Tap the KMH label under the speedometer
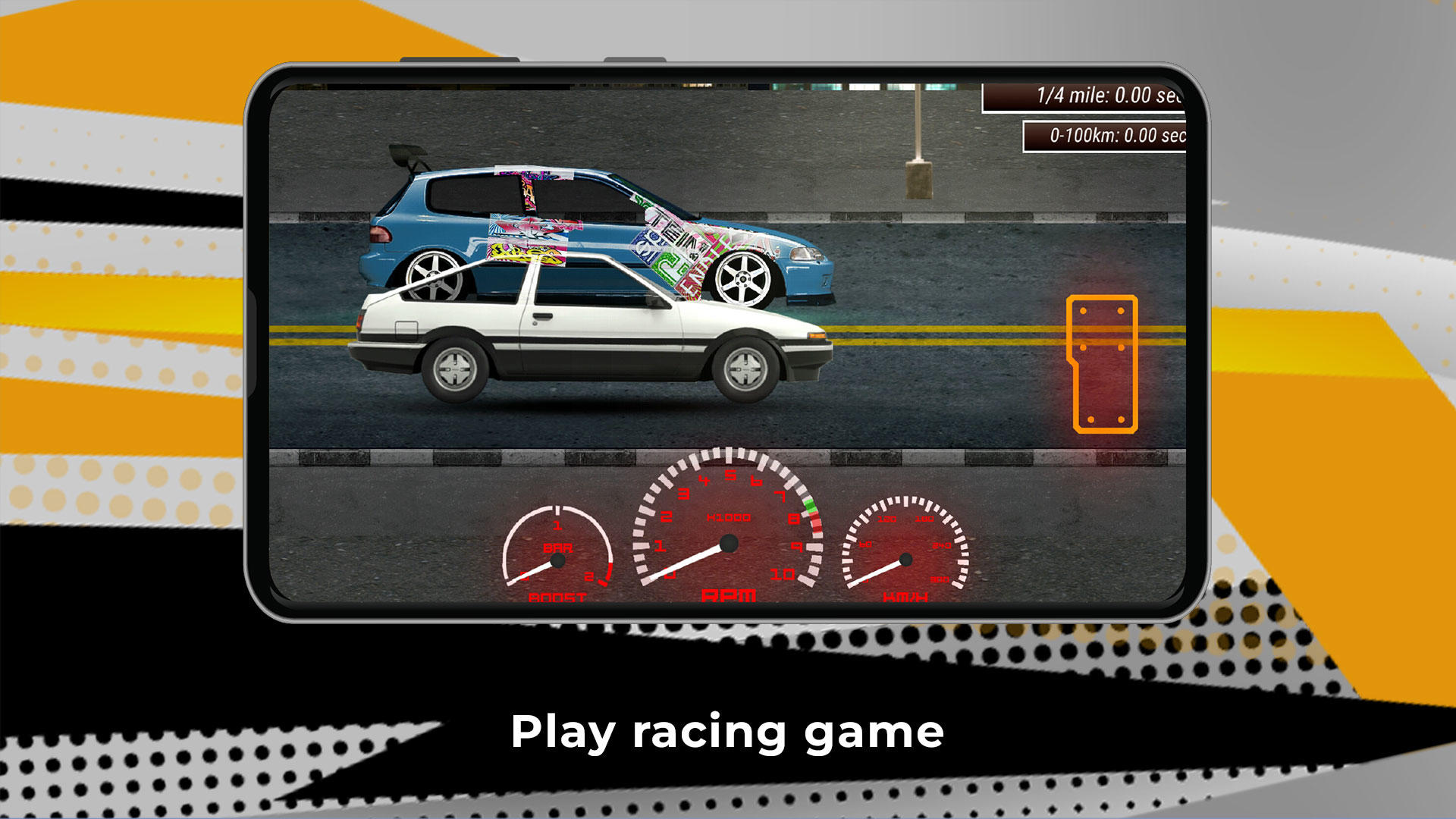 [x=906, y=598]
